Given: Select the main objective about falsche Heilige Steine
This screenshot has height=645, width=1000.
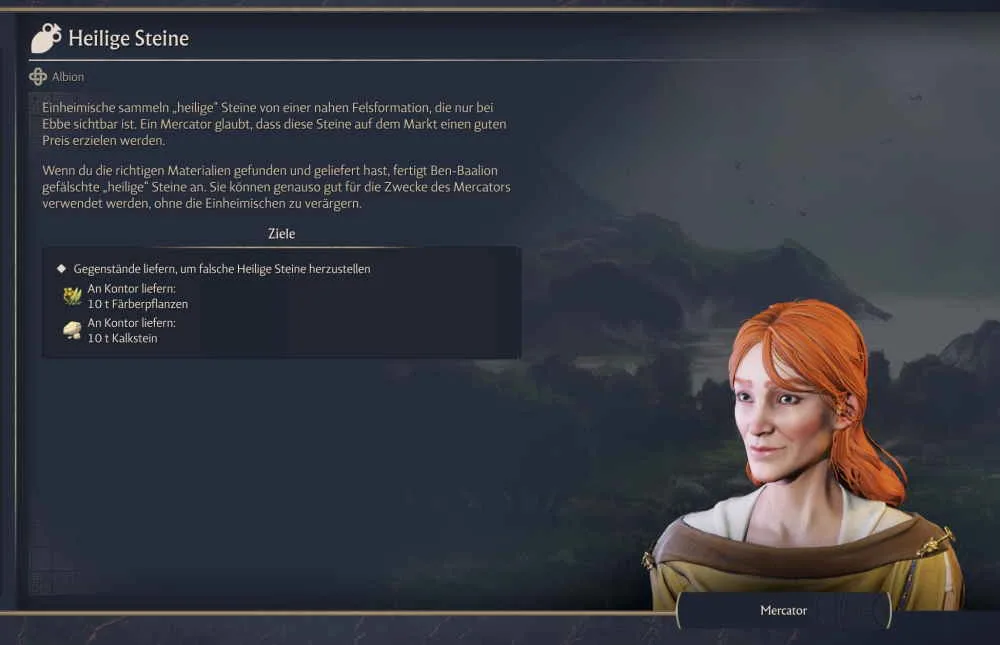Looking at the screenshot, I should tap(221, 269).
